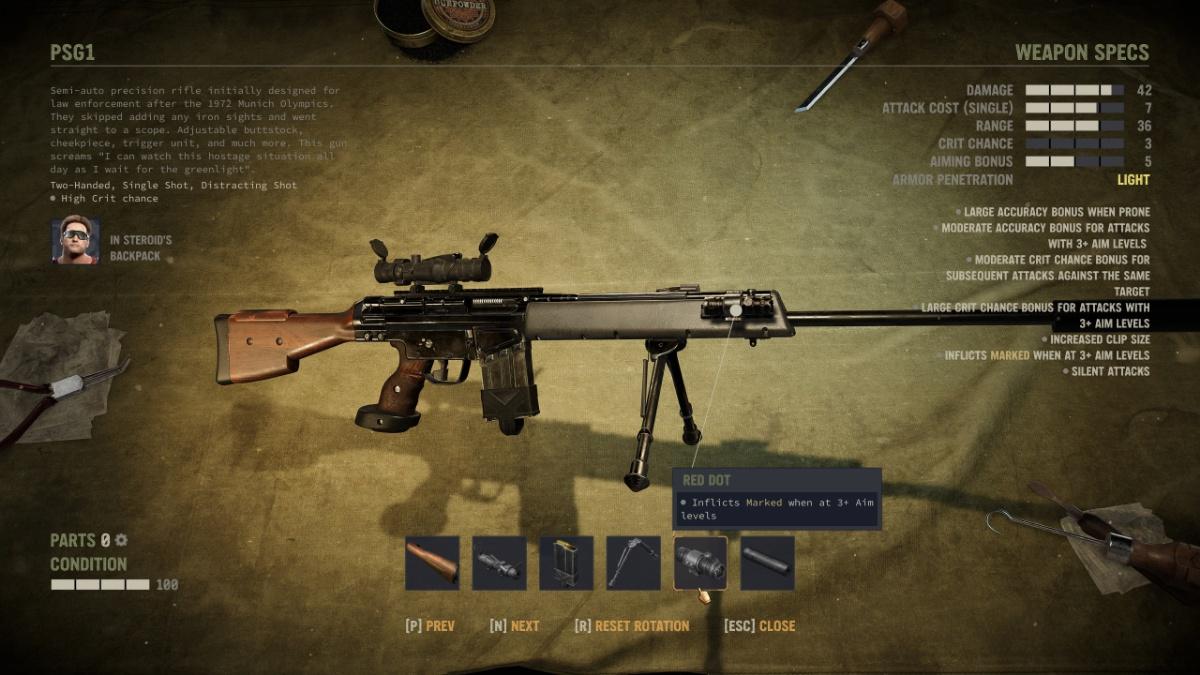Viewport: 1200px width, 675px height.
Task: Select the suppressor attachment slot
Action: point(767,563)
